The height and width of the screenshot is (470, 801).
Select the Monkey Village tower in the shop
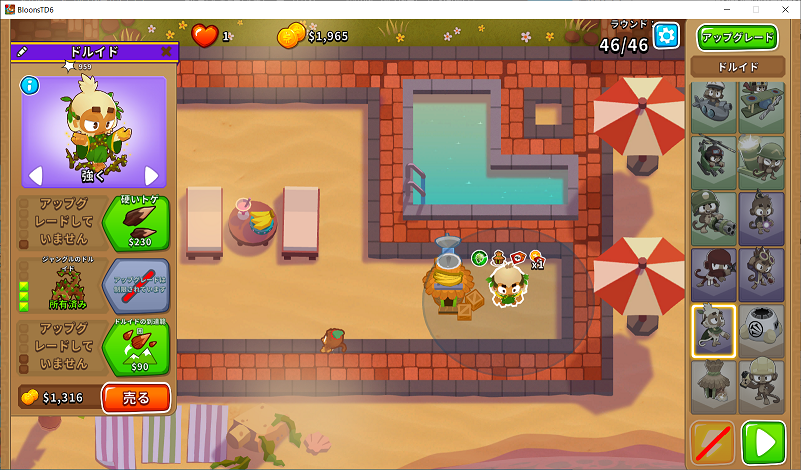coord(714,386)
